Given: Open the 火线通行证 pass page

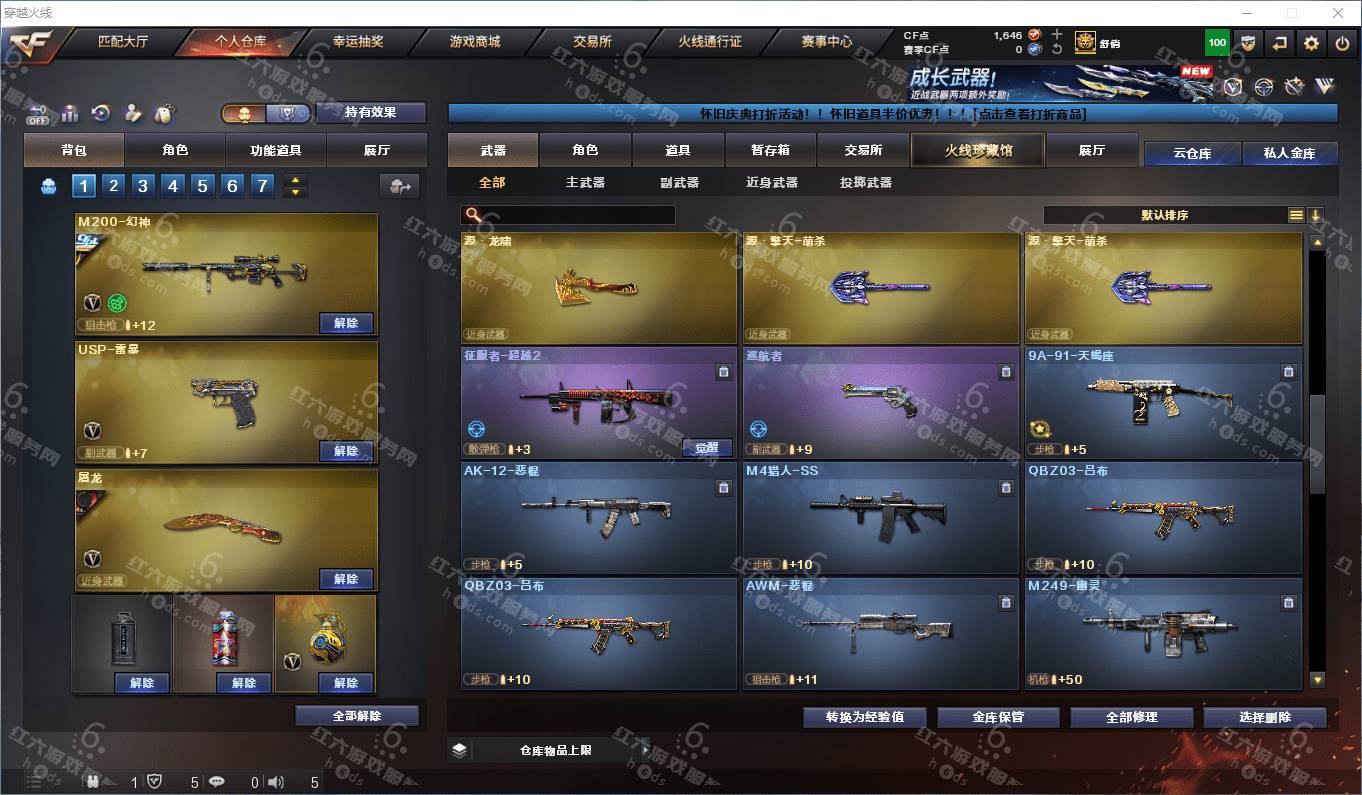Looking at the screenshot, I should click(x=710, y=42).
